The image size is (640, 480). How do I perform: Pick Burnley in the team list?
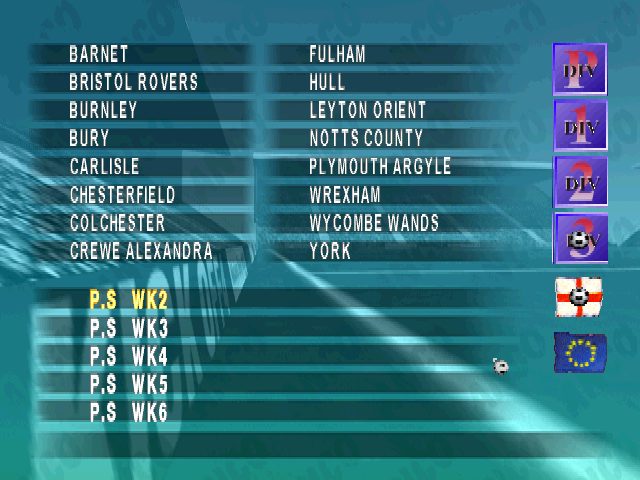tap(104, 110)
